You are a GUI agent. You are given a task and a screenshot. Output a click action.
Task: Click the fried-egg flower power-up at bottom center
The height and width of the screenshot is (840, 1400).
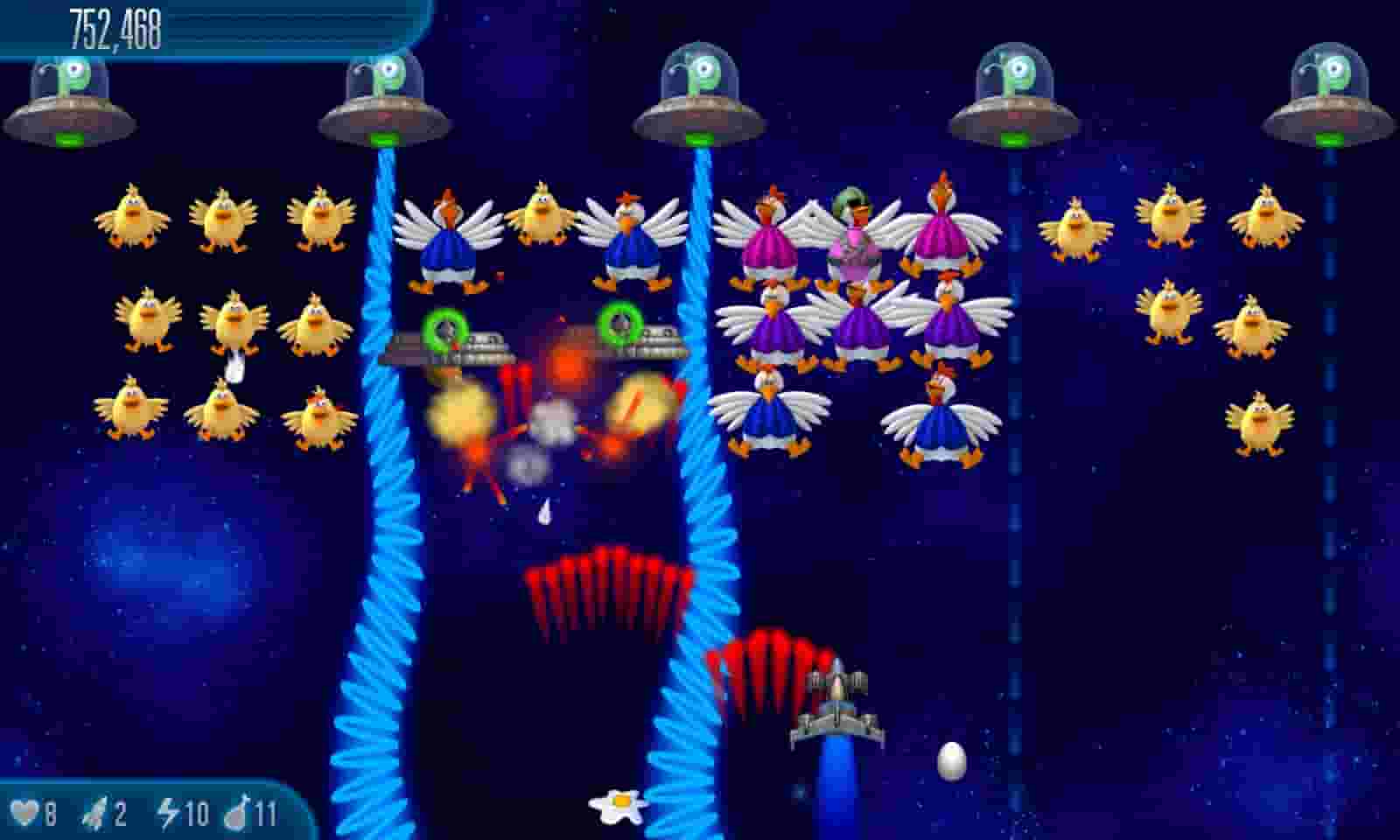tap(617, 805)
